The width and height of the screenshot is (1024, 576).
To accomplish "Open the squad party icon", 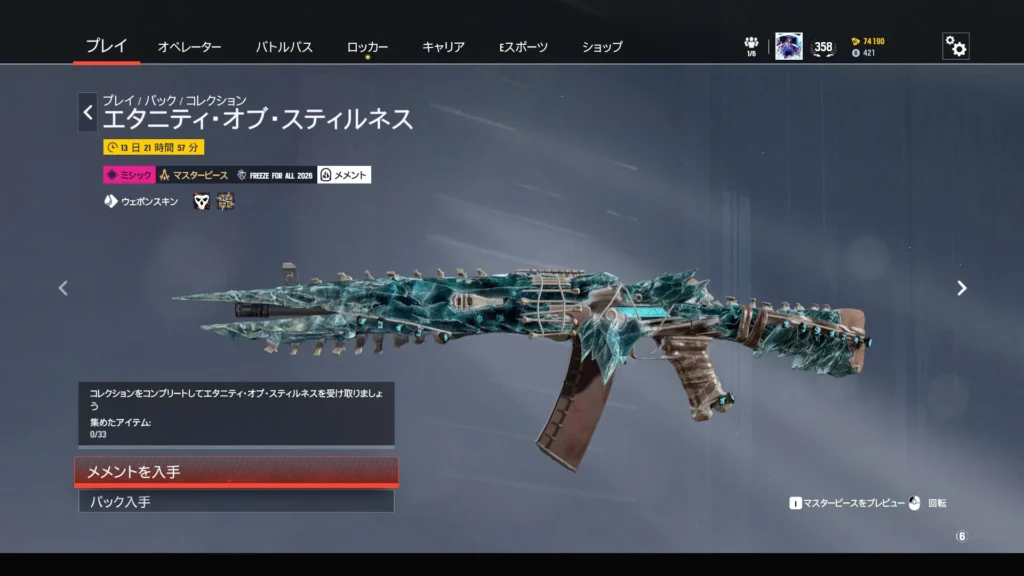I will (x=751, y=45).
